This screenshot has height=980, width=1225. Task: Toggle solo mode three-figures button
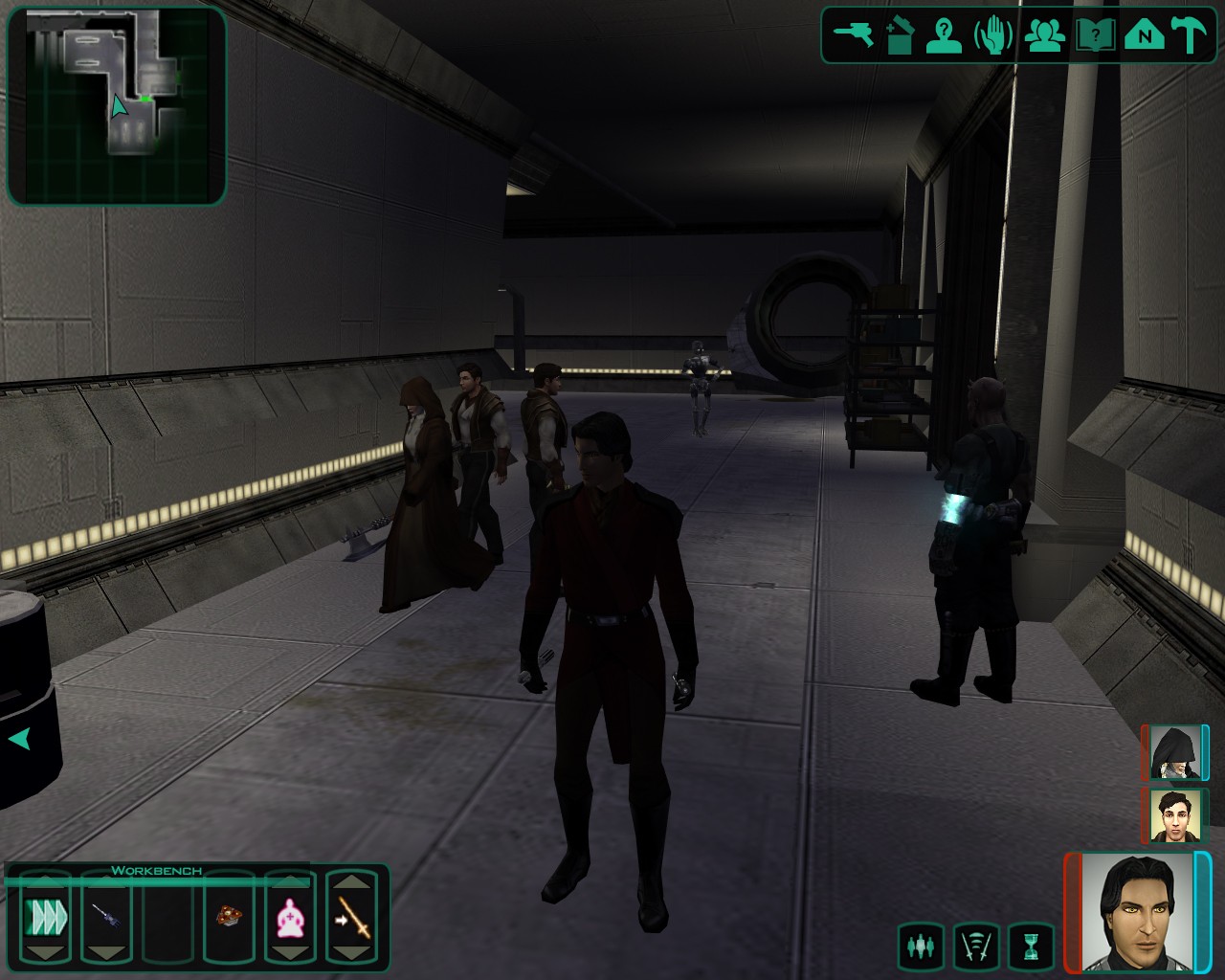click(x=921, y=947)
